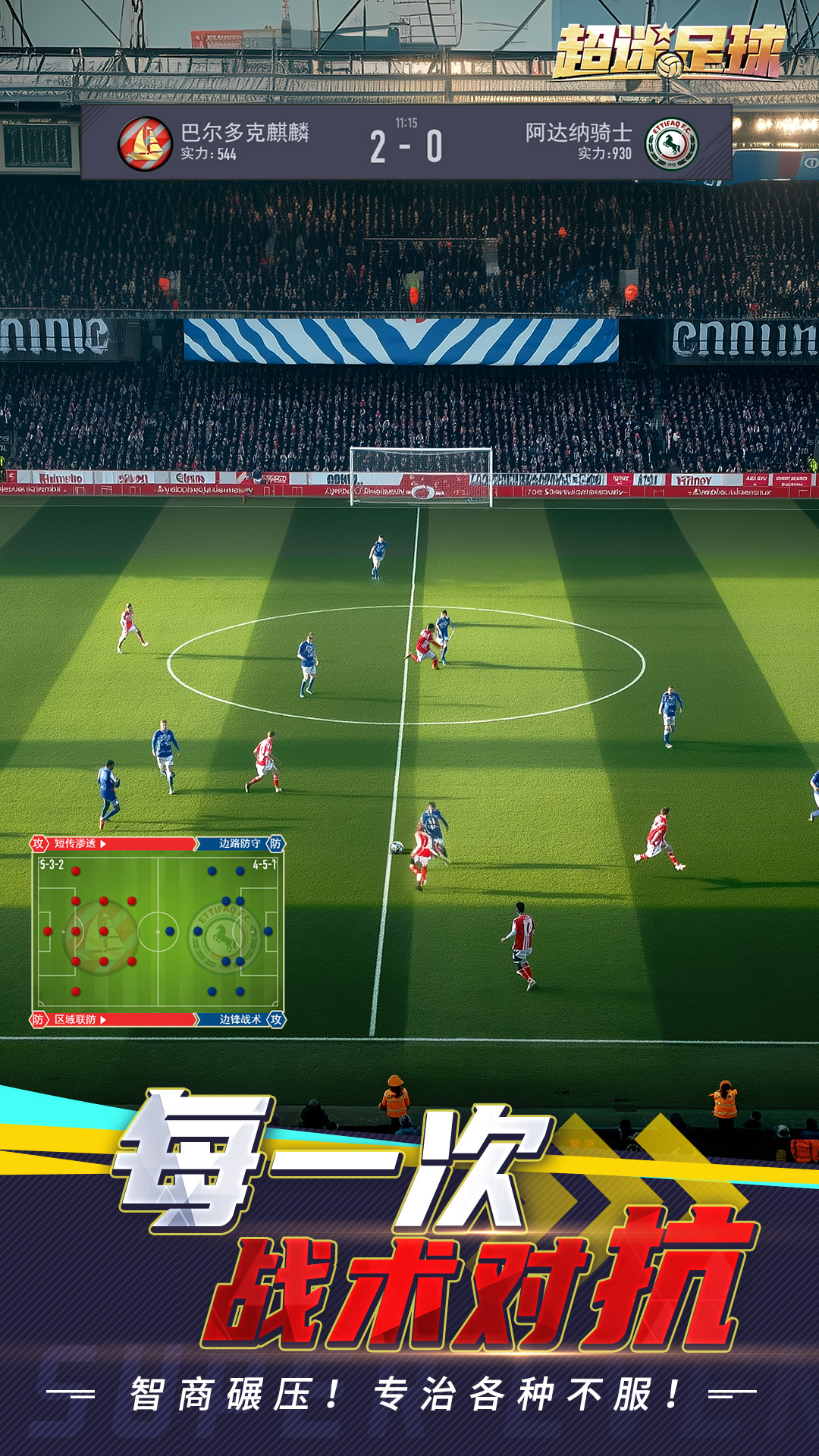Tap the 4-5-1 formation label
819x1456 pixels.
coord(265,864)
